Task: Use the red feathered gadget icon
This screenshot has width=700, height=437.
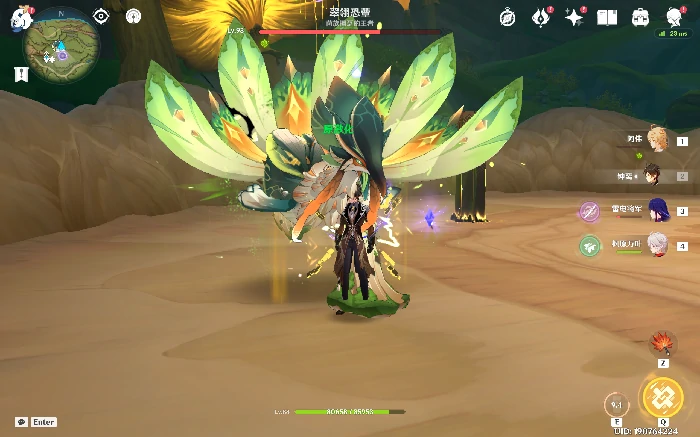Action: [662, 345]
